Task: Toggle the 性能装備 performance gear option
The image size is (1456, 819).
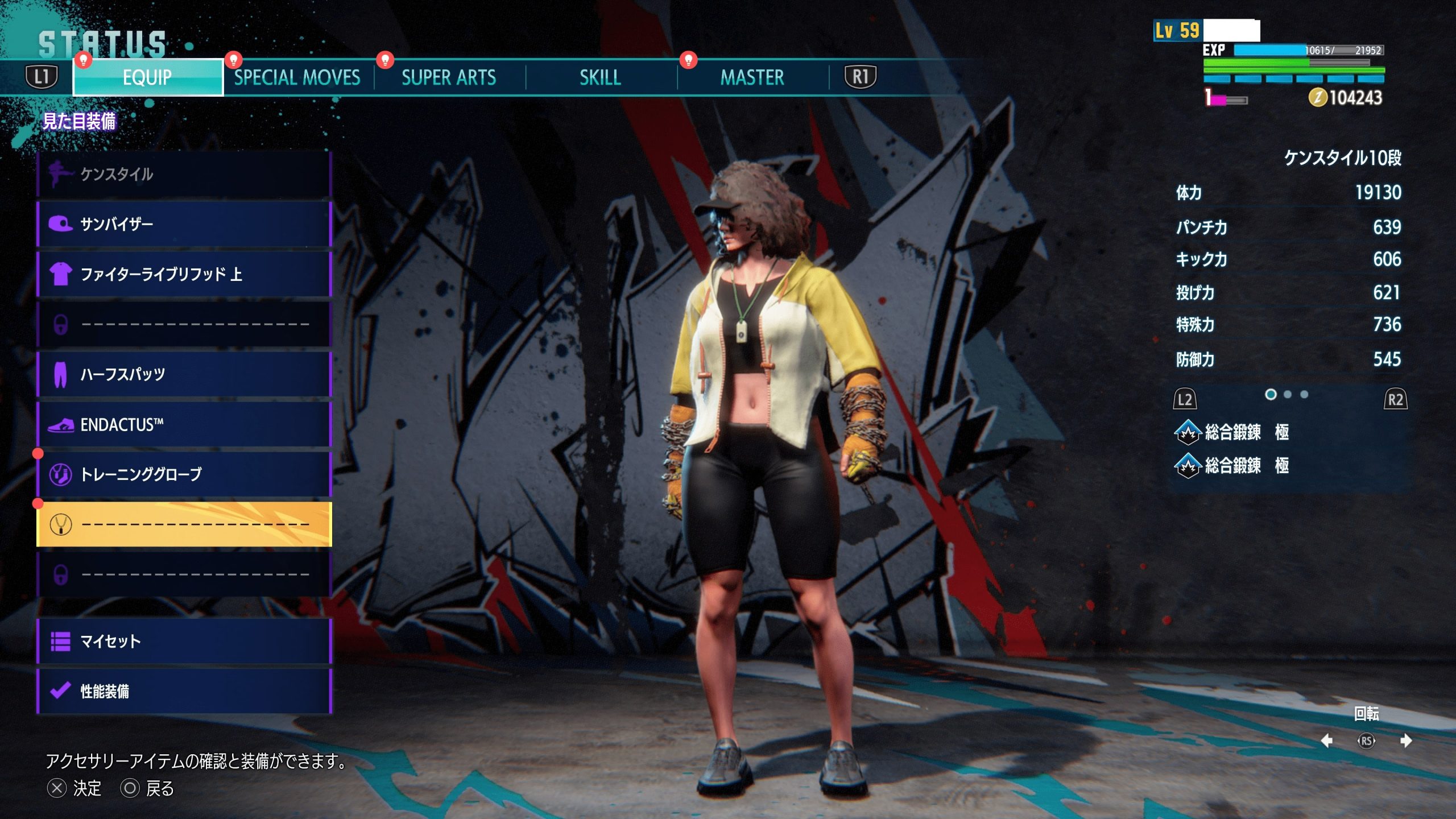Action: tap(184, 692)
